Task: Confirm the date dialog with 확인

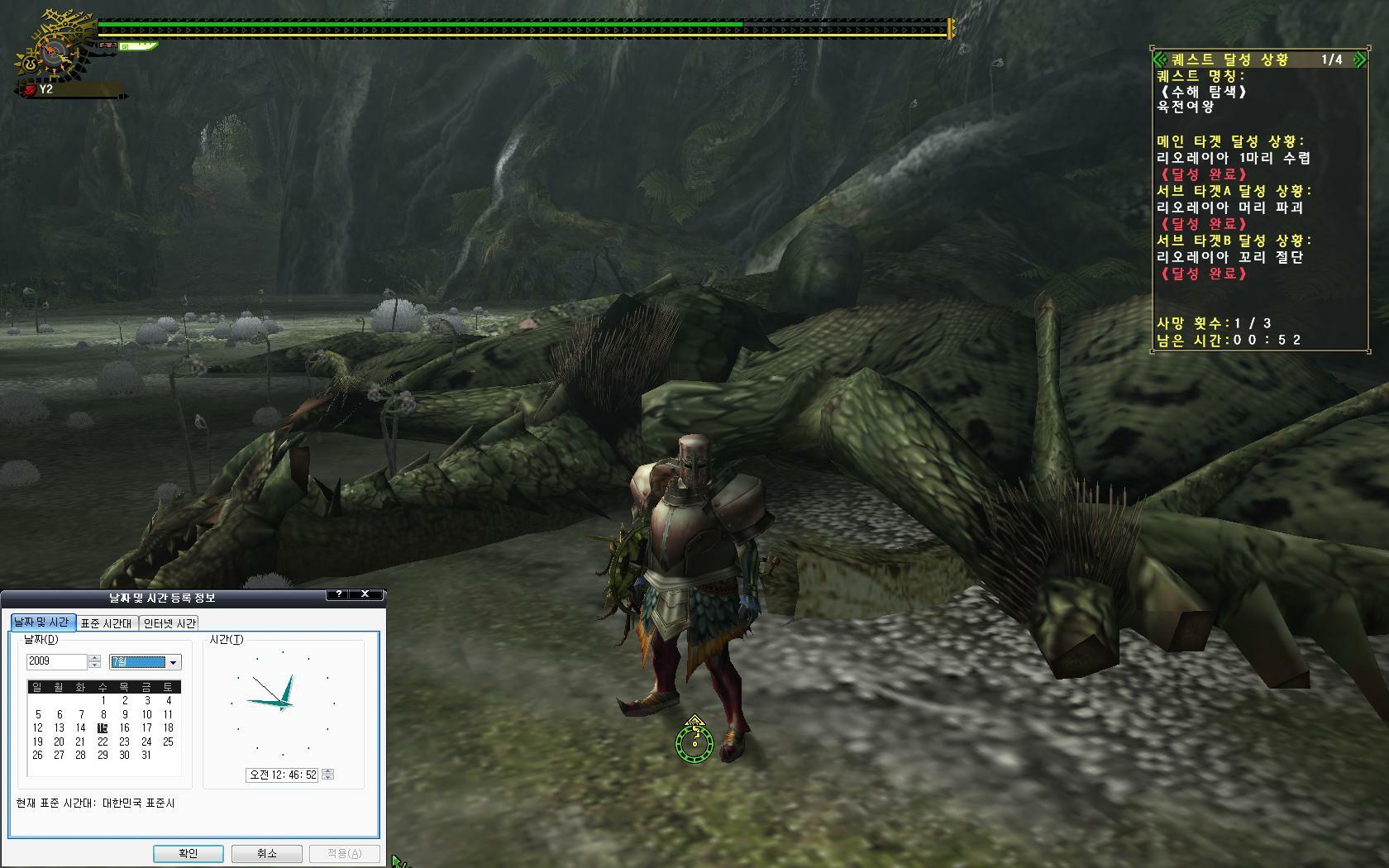Action: coord(188,853)
